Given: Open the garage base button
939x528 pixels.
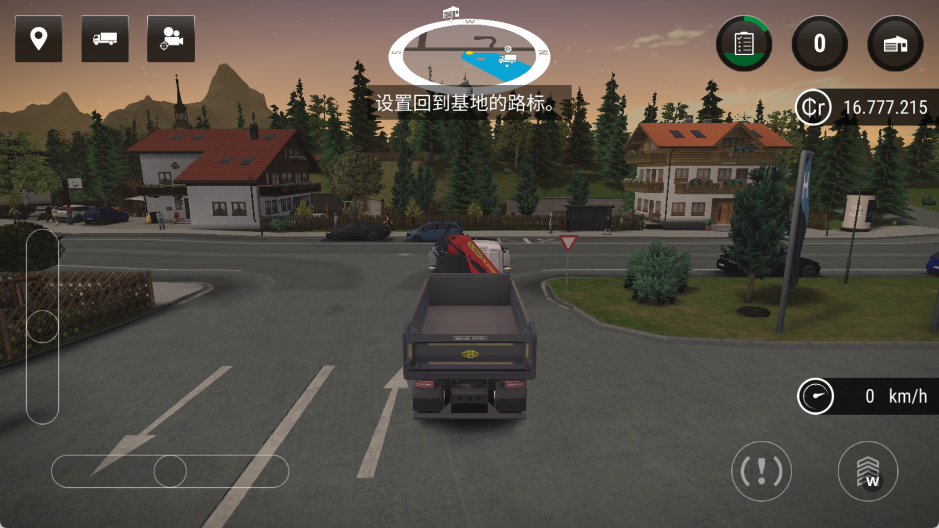Looking at the screenshot, I should tap(895, 43).
